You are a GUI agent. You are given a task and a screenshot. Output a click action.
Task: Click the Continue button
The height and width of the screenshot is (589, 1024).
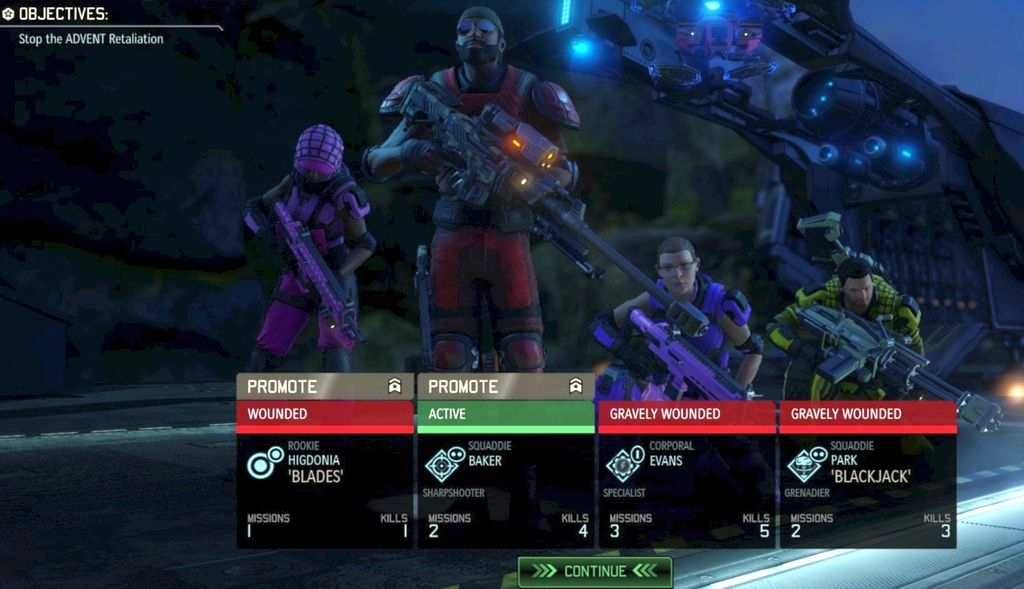(x=595, y=571)
